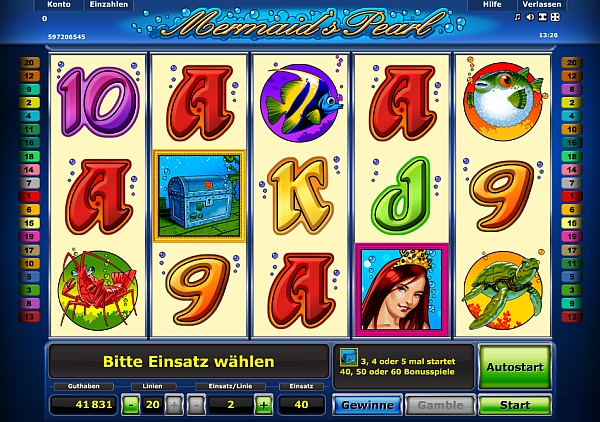Screen dimensions: 600x422
Task: Decrease the number of Linien
Action: coord(131,405)
